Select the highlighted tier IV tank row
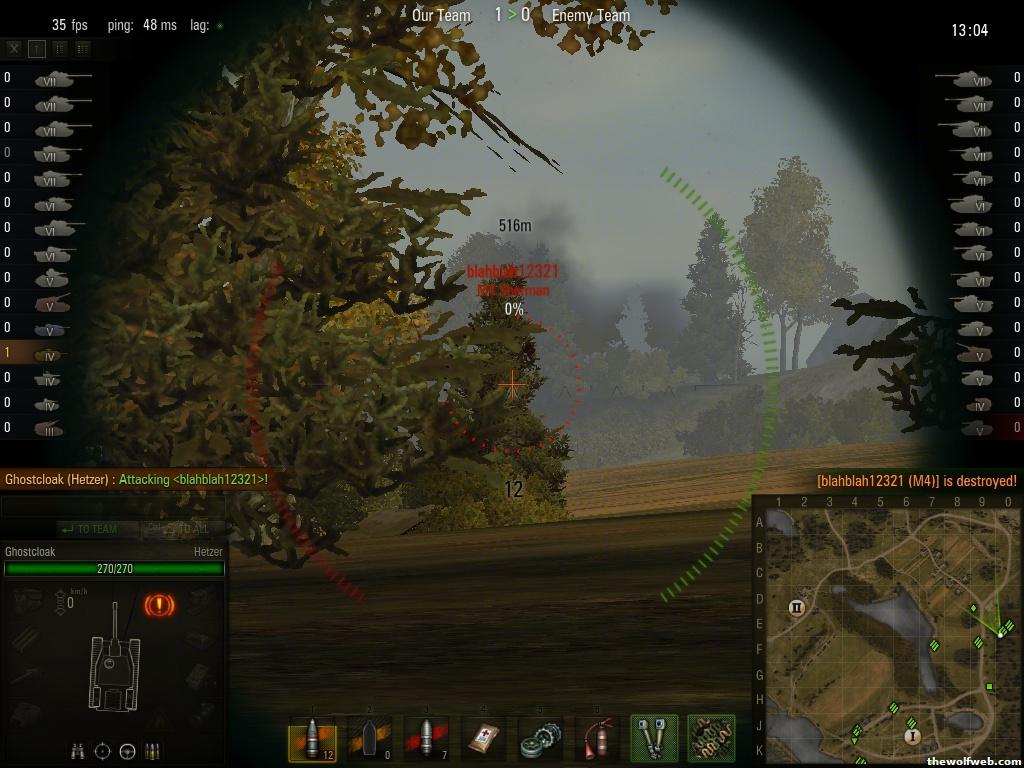 [48, 353]
